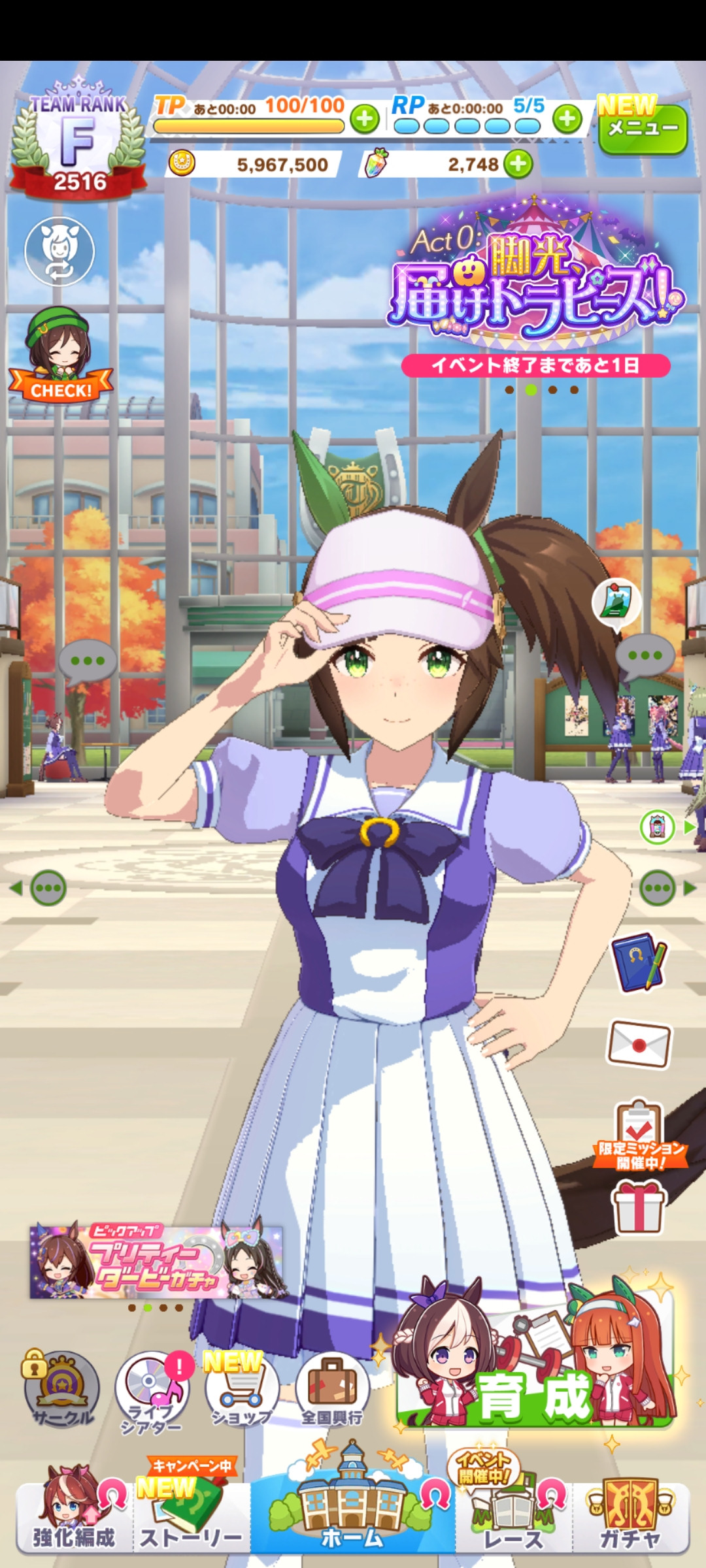
Task: Switch to the ストーリー tab
Action: coord(191,1516)
